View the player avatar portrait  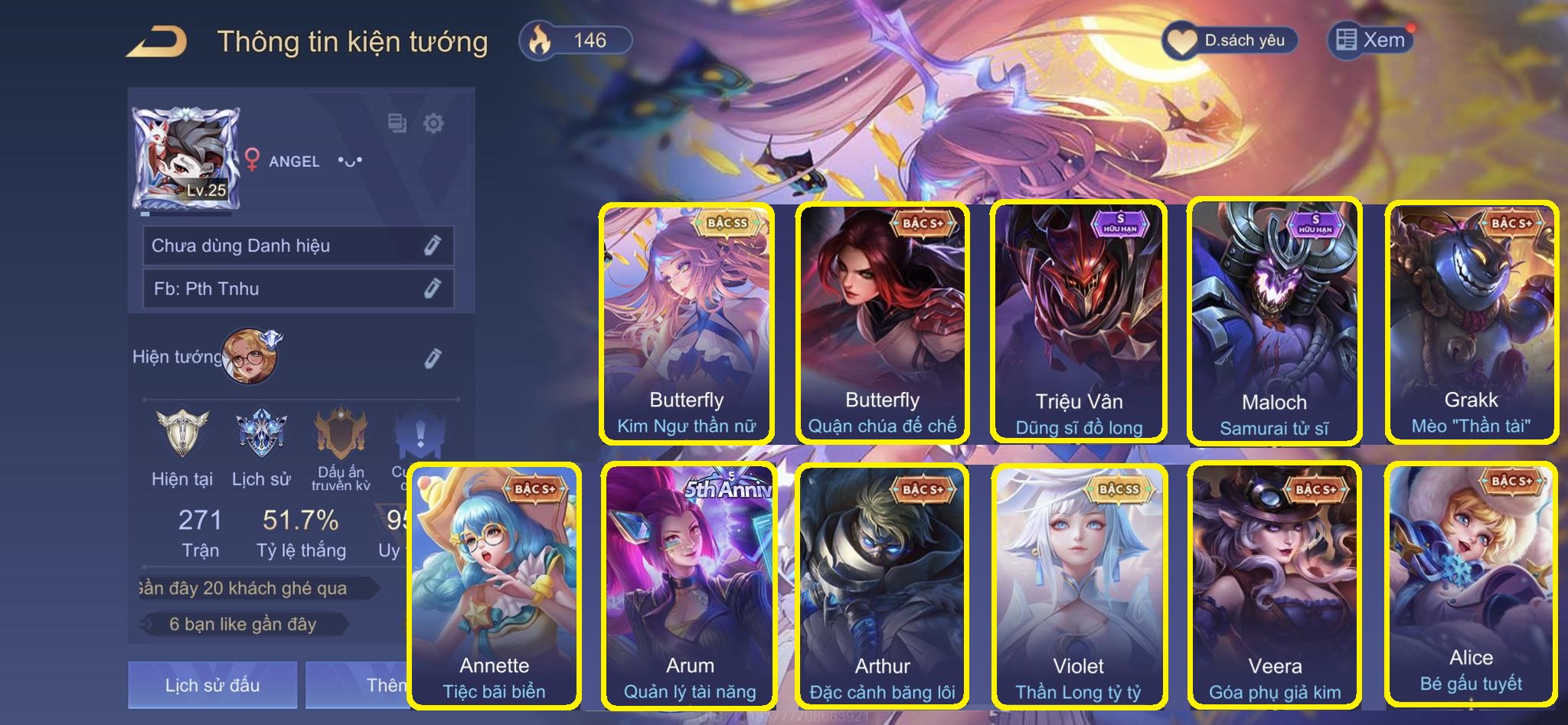point(187,158)
